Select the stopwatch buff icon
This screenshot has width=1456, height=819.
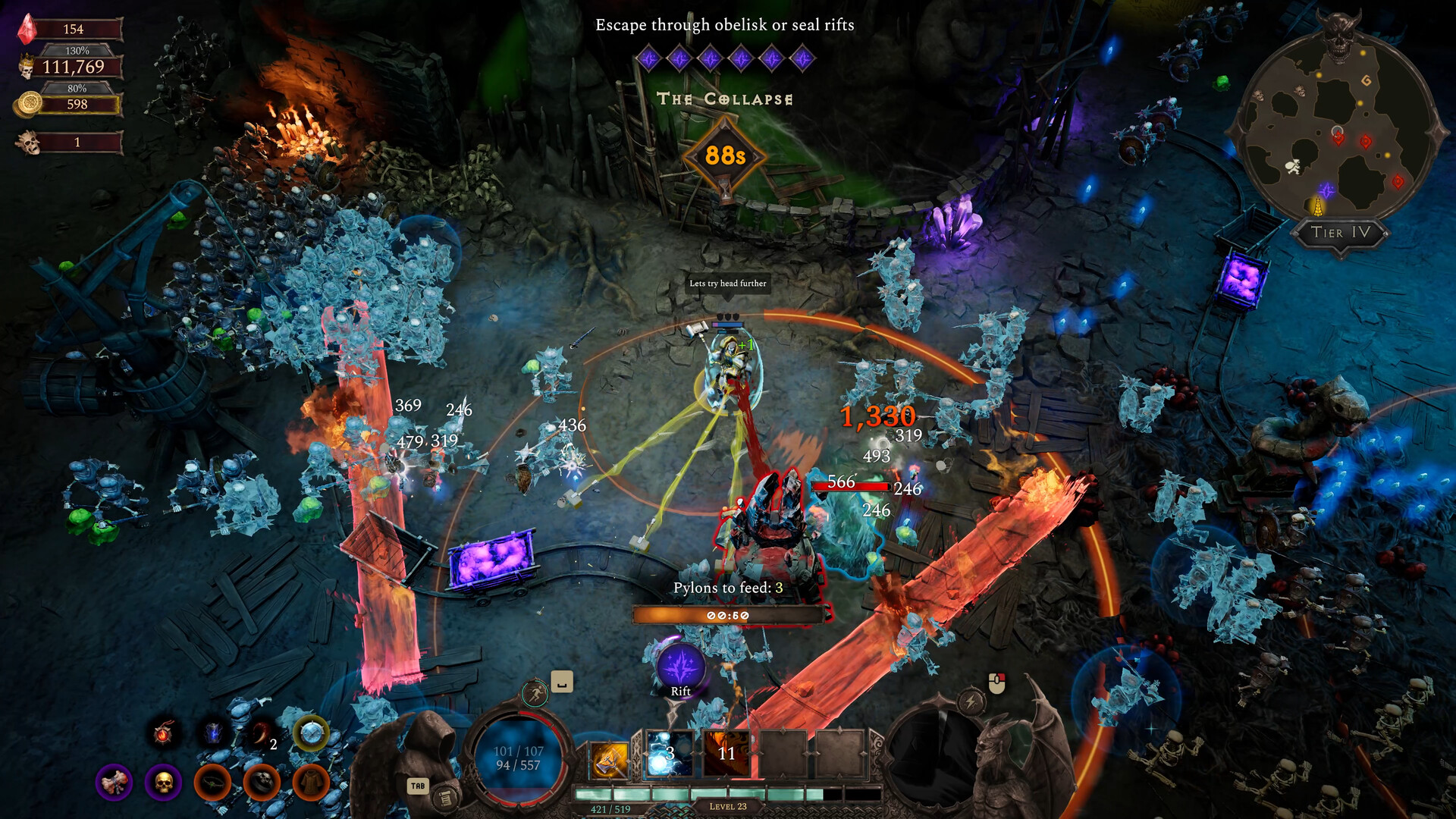(x=311, y=733)
